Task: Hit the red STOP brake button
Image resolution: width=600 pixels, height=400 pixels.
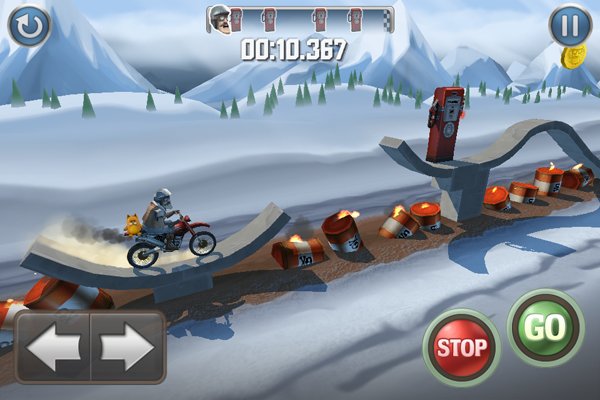Action: (461, 348)
